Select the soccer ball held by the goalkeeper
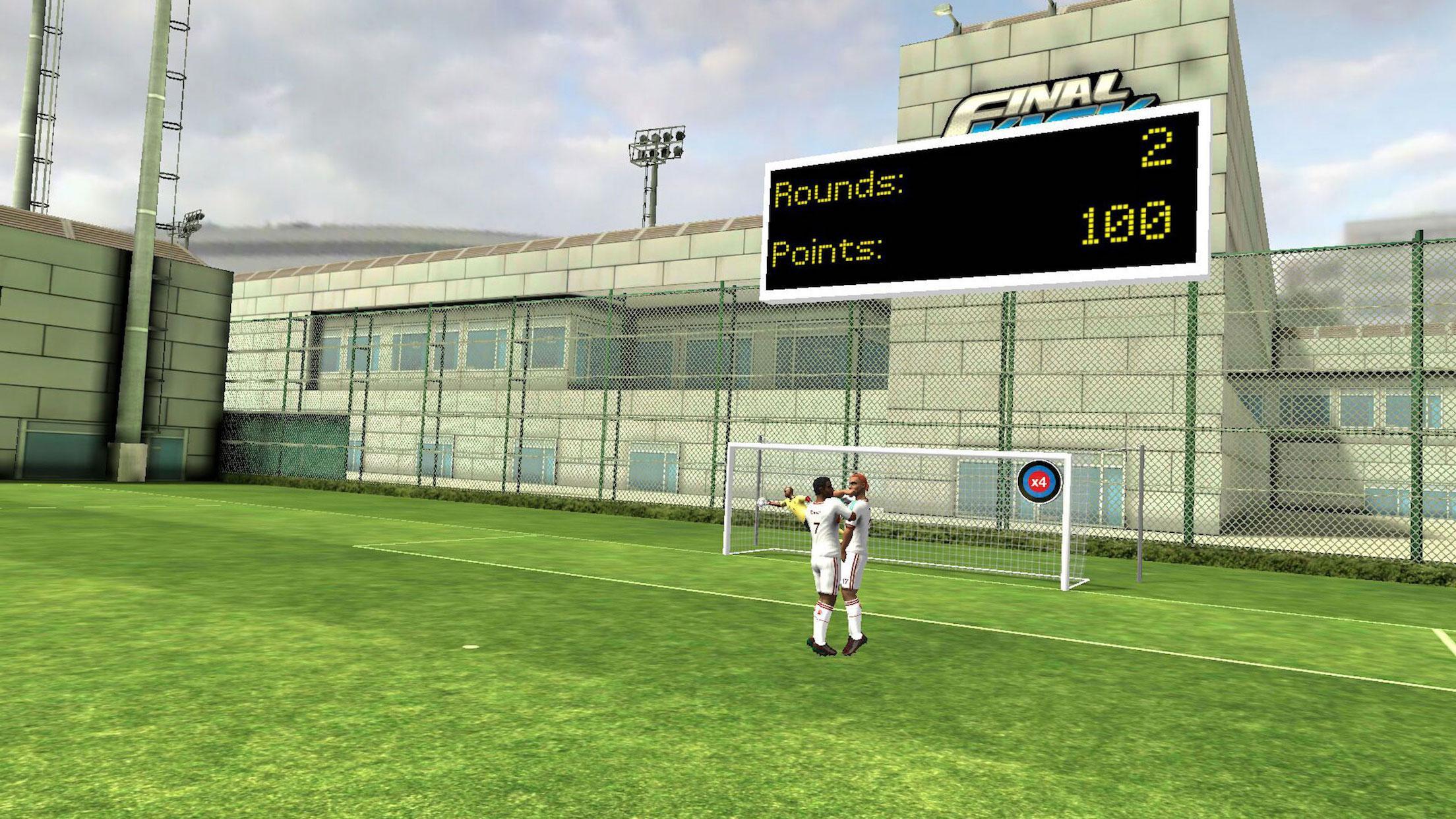The height and width of the screenshot is (819, 1456). pyautogui.click(x=762, y=503)
